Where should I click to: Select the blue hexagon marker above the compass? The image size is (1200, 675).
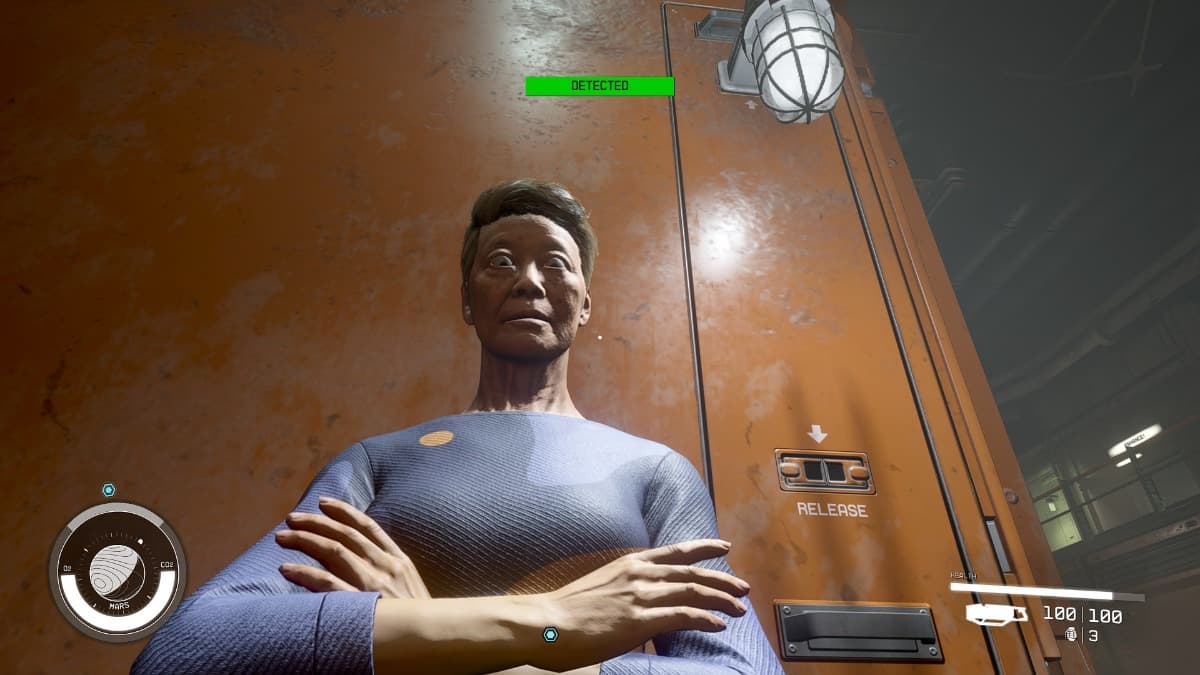click(x=108, y=490)
